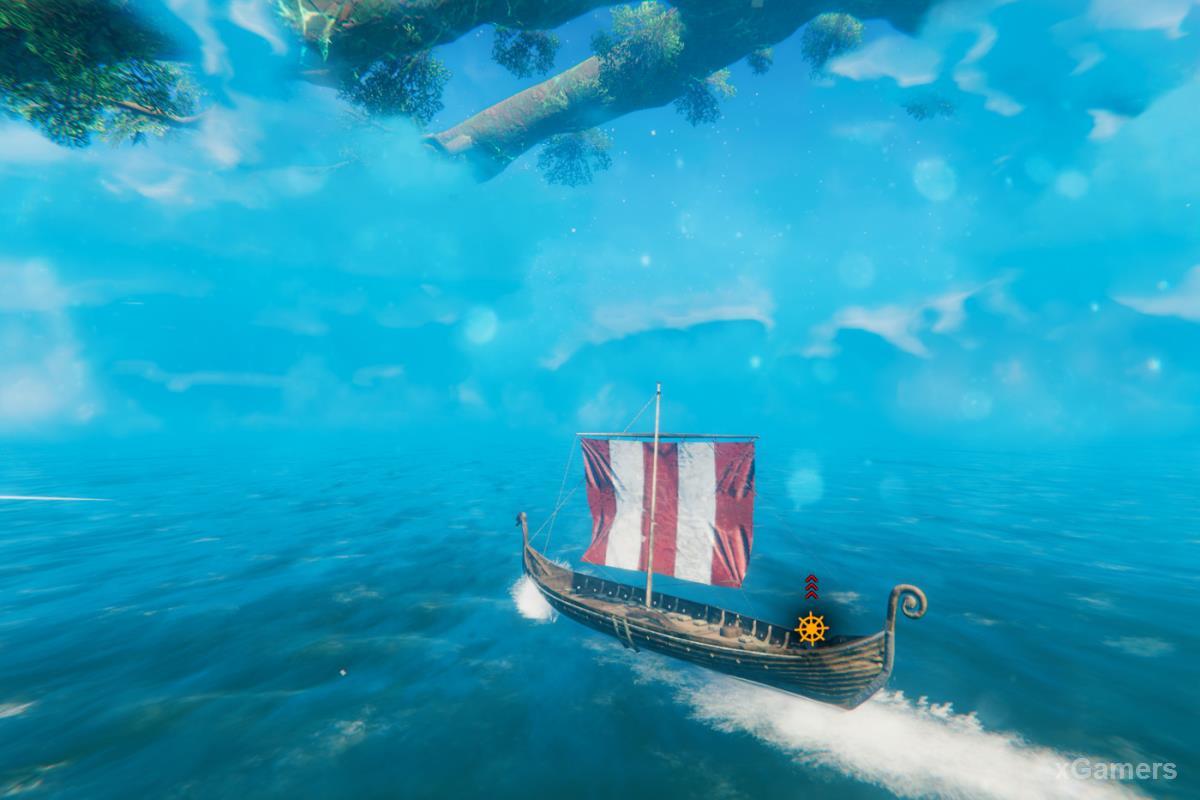Select the red sail speed arrows indicator
1200x800 pixels.
click(811, 588)
